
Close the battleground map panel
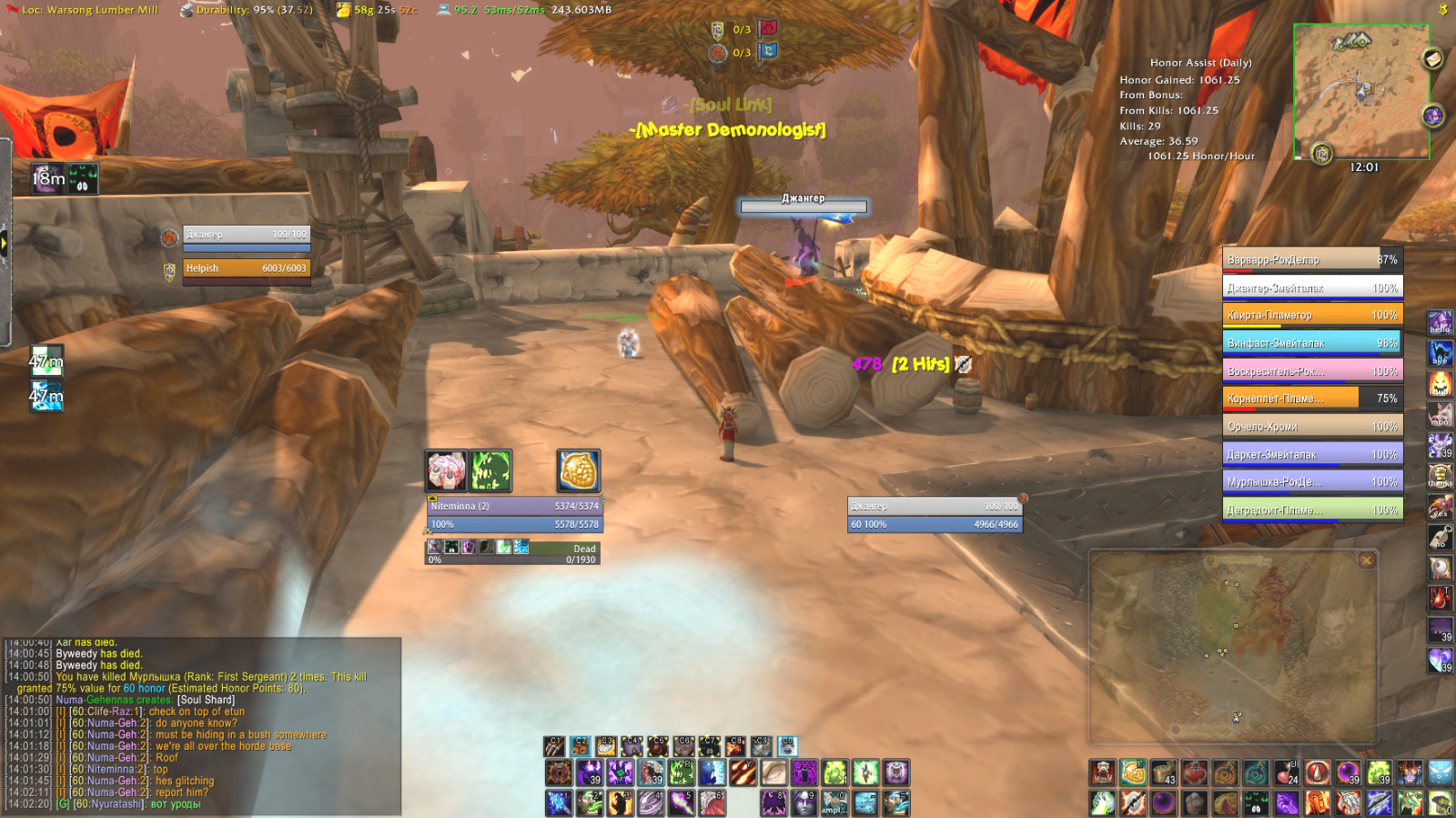(1366, 560)
